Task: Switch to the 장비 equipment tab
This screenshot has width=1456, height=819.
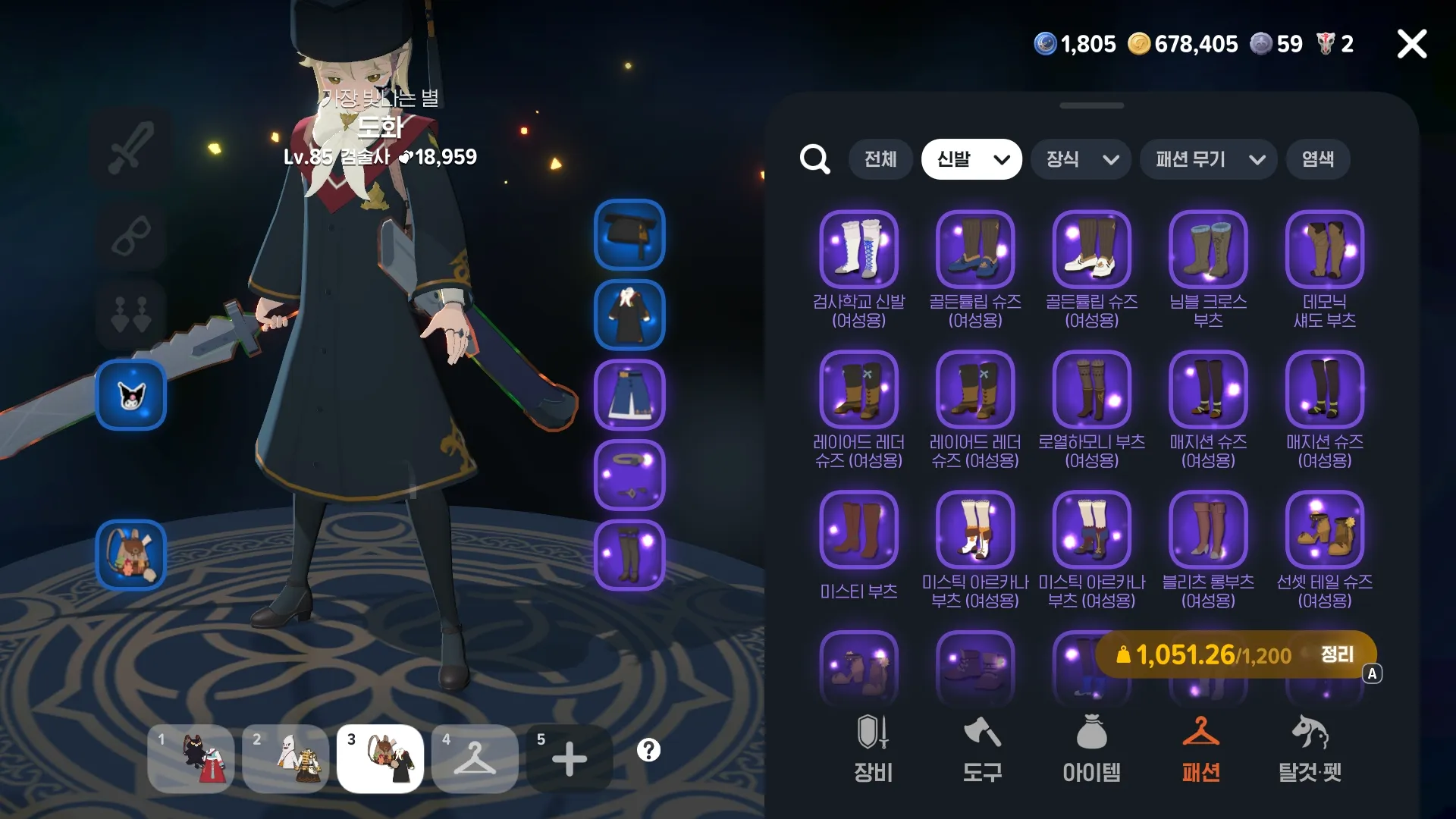Action: [x=873, y=749]
